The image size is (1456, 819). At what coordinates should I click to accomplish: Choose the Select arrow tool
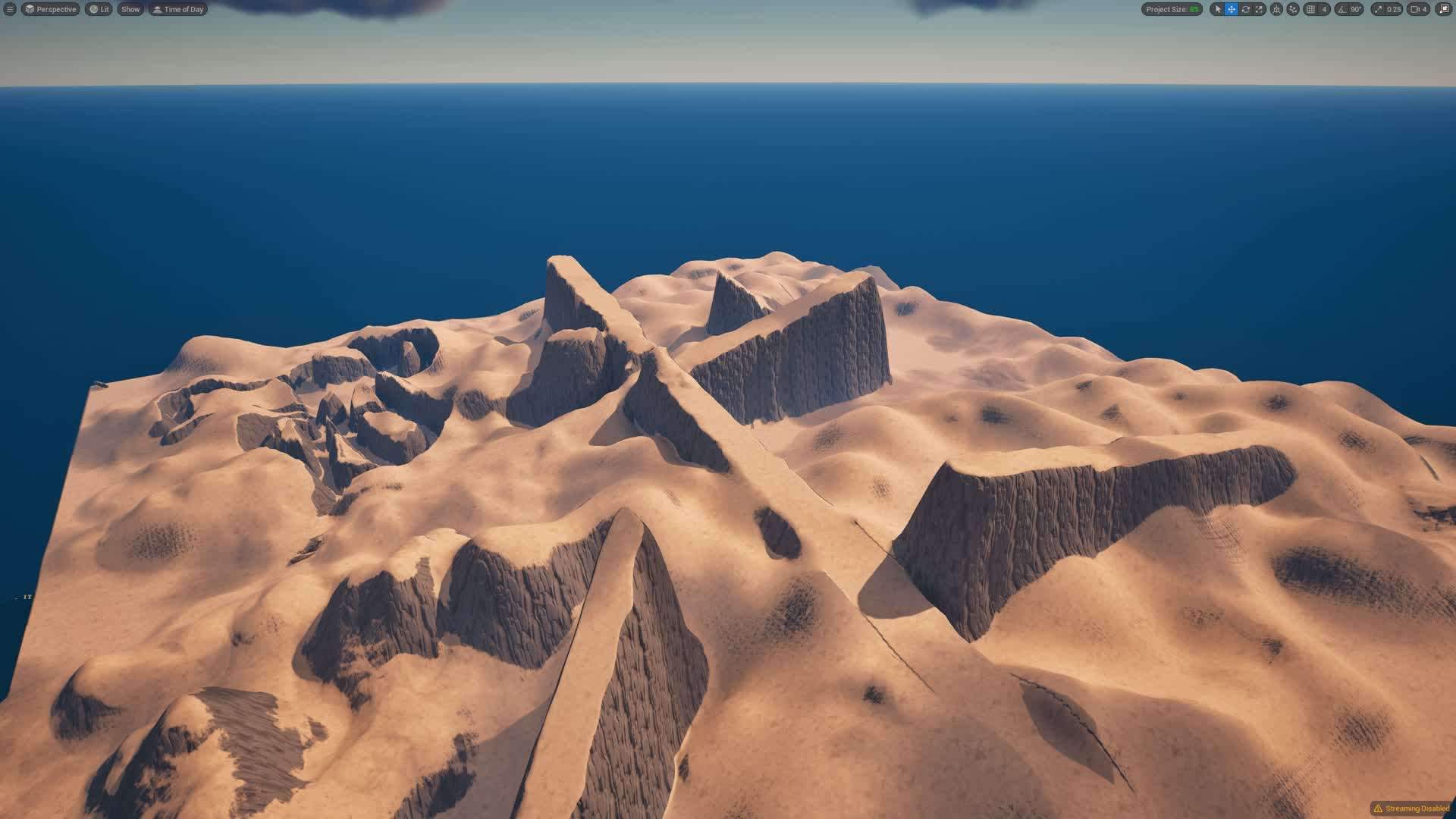tap(1217, 9)
